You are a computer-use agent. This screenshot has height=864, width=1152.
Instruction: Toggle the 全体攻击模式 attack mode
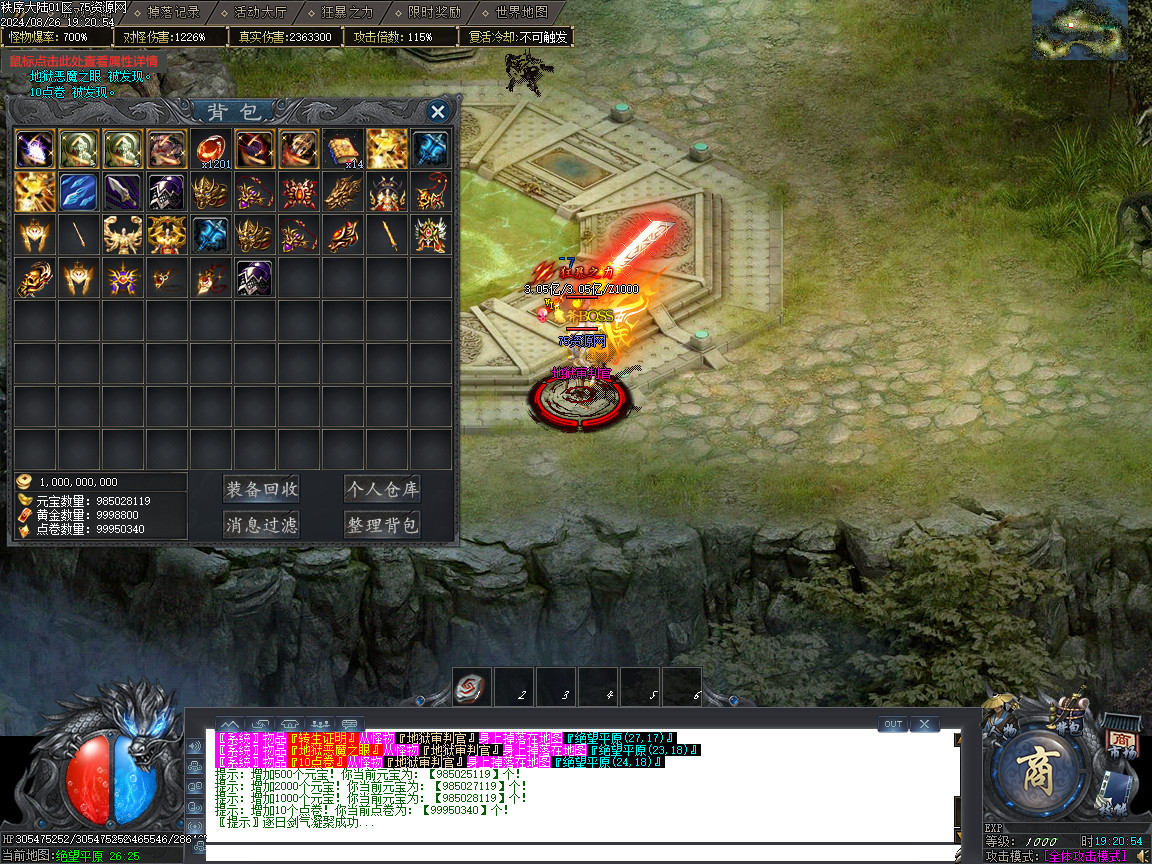[1084, 856]
